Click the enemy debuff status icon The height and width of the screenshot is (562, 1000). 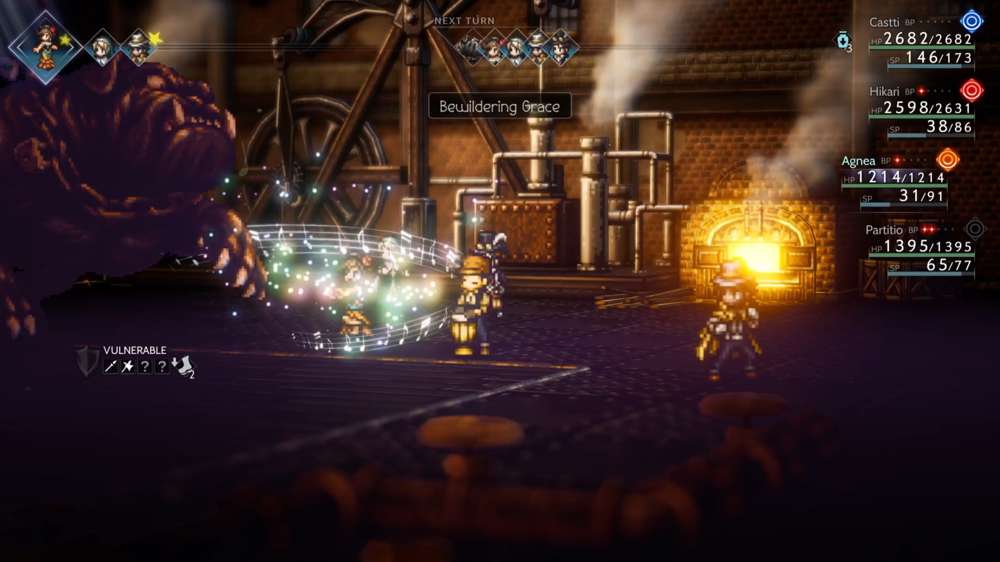(x=183, y=367)
